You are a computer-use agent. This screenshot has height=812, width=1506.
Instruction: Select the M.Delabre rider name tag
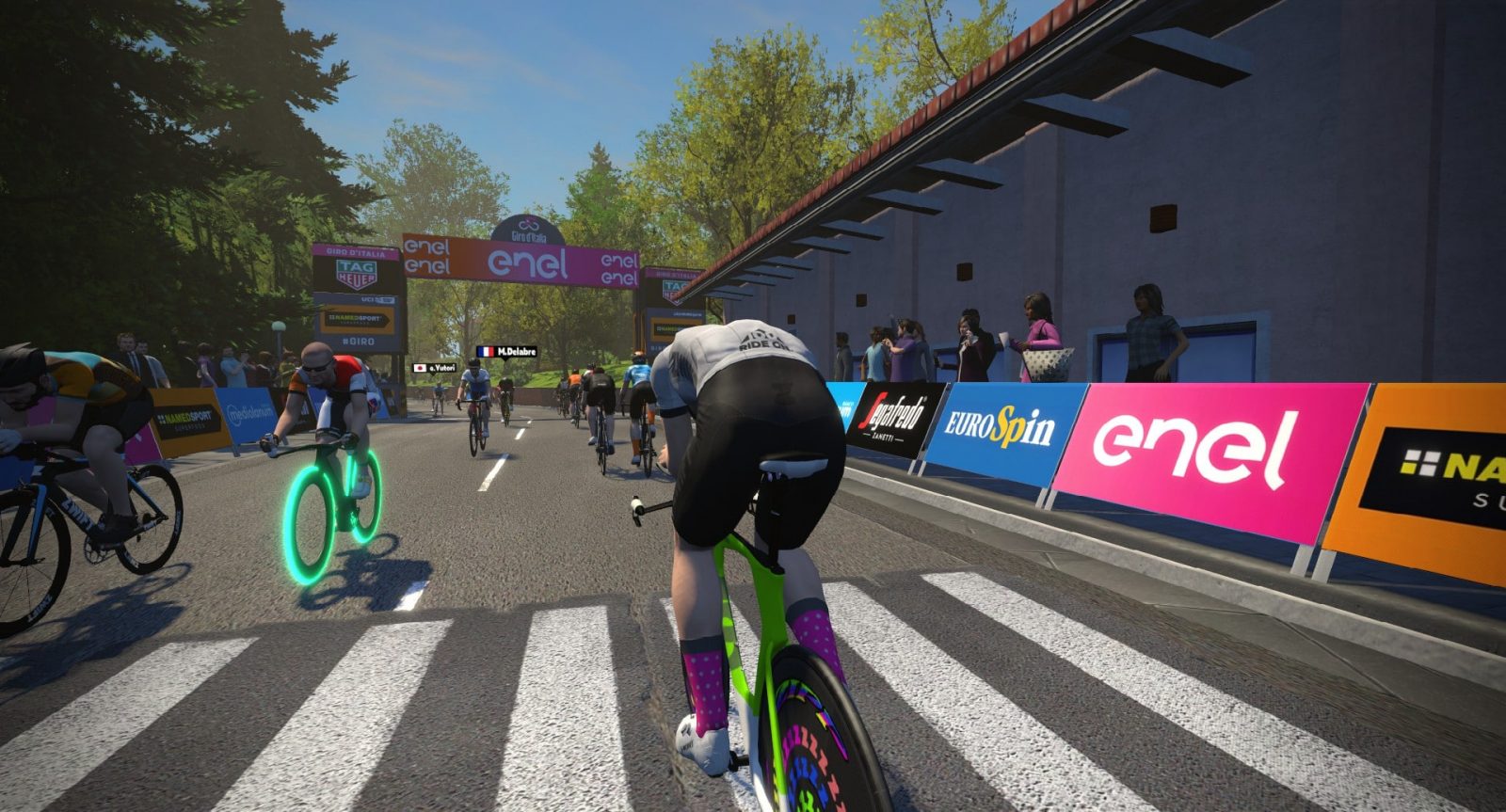(505, 352)
